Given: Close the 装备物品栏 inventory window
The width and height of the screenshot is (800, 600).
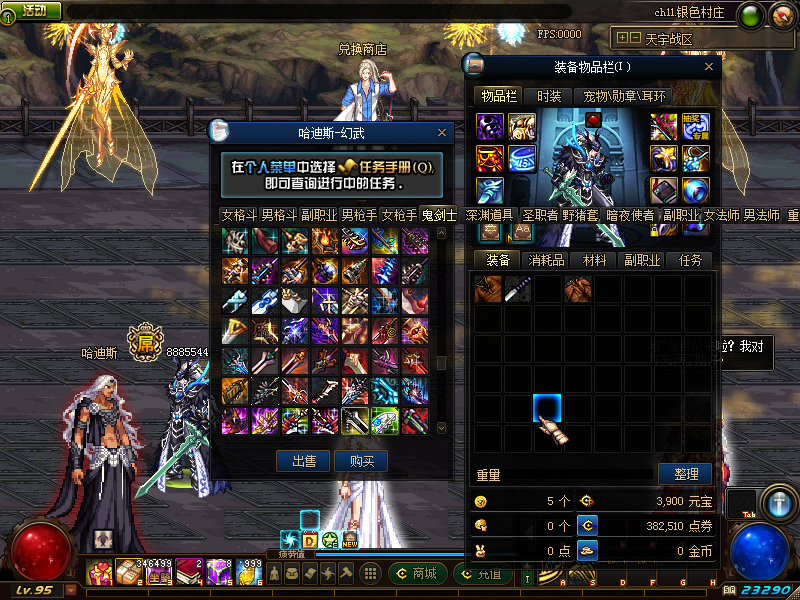Looking at the screenshot, I should [x=710, y=67].
